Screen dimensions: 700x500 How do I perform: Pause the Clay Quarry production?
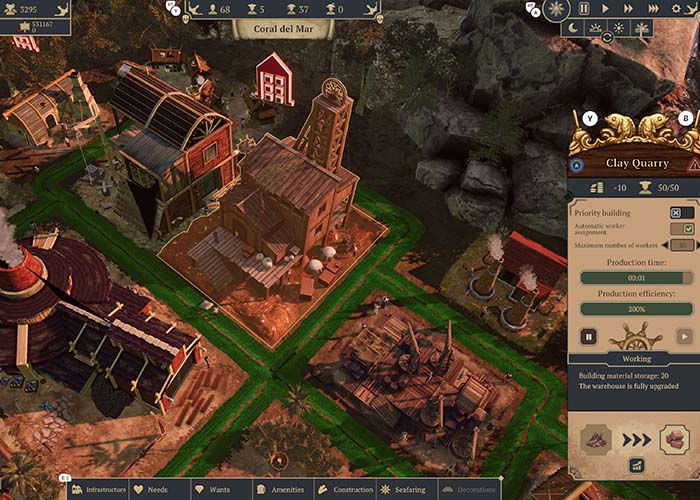589,337
